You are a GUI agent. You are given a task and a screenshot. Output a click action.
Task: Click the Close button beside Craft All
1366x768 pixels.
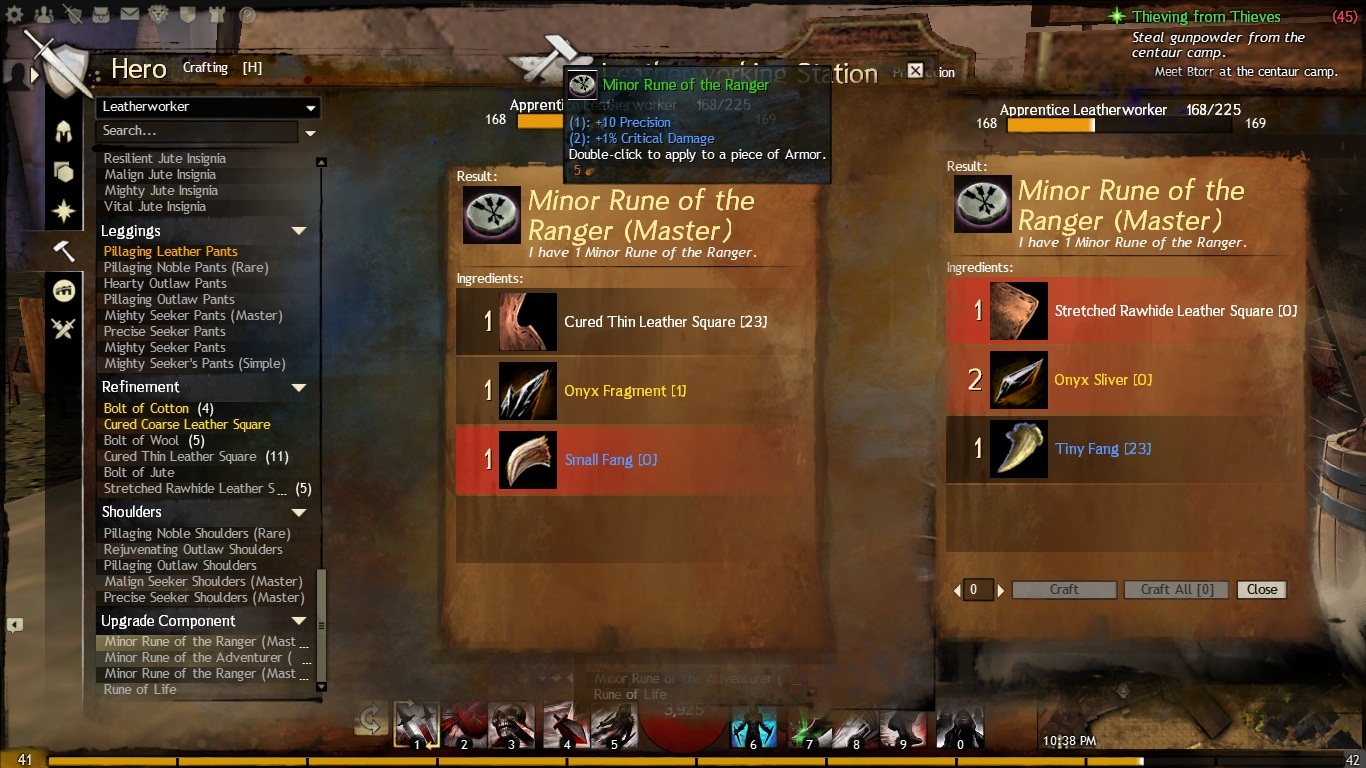1261,590
